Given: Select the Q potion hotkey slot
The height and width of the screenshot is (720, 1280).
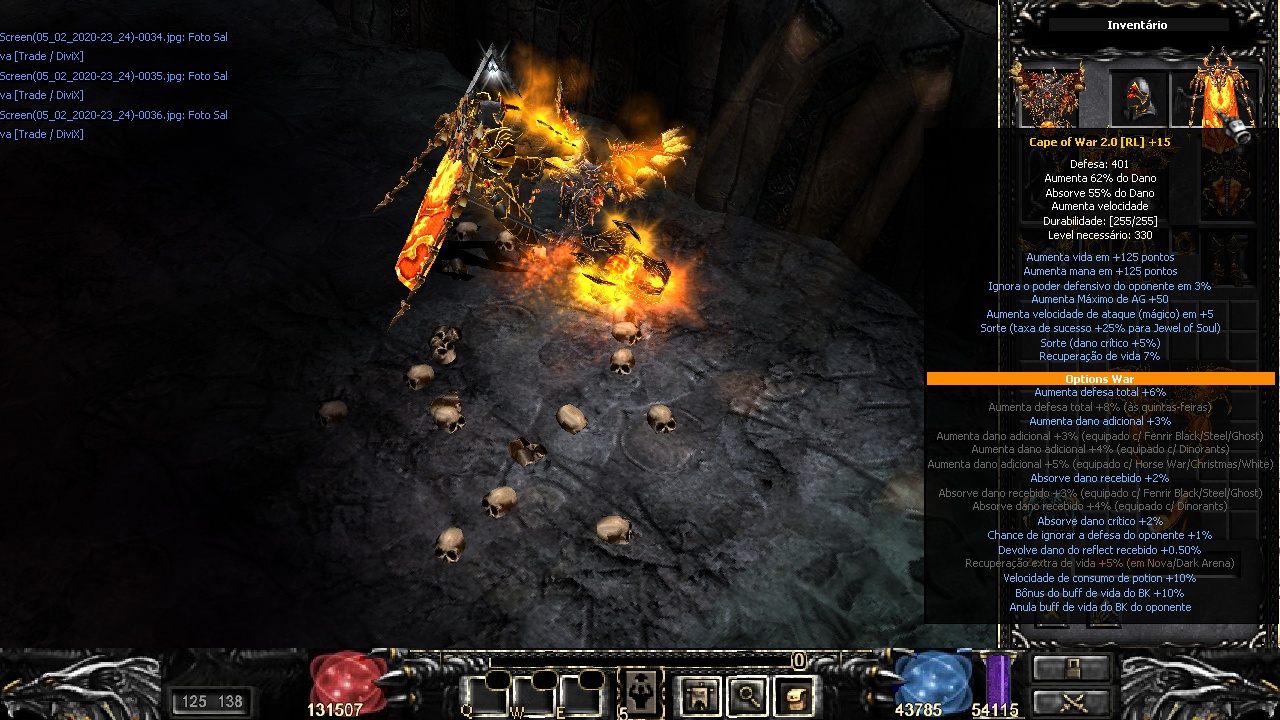Looking at the screenshot, I should [483, 694].
